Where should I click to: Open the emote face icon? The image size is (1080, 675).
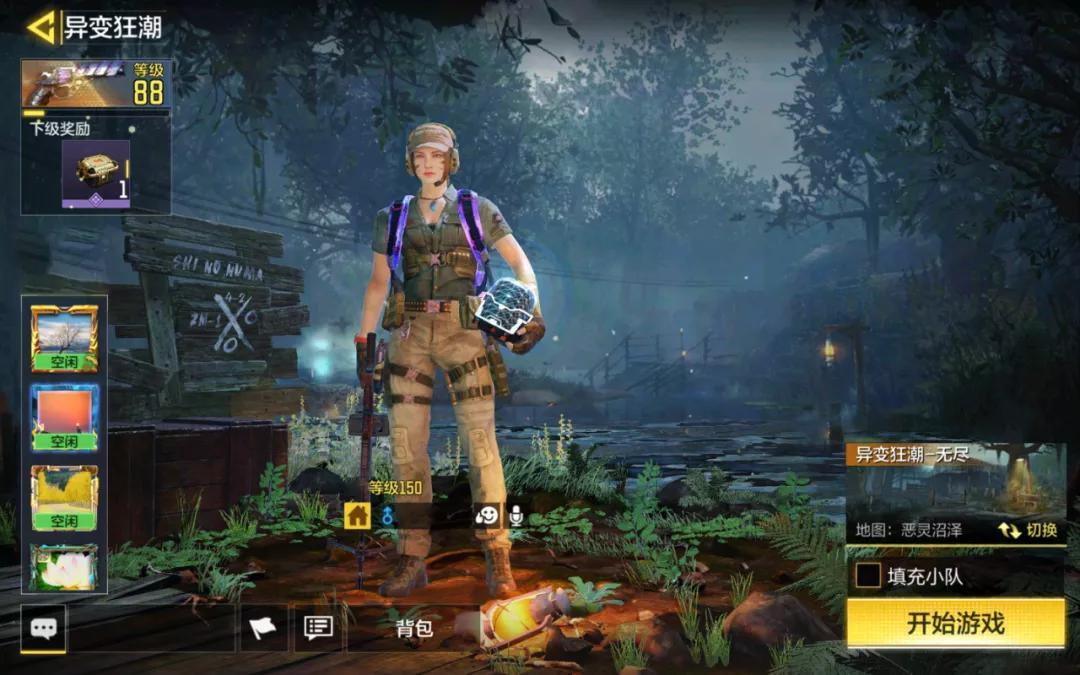tap(487, 515)
